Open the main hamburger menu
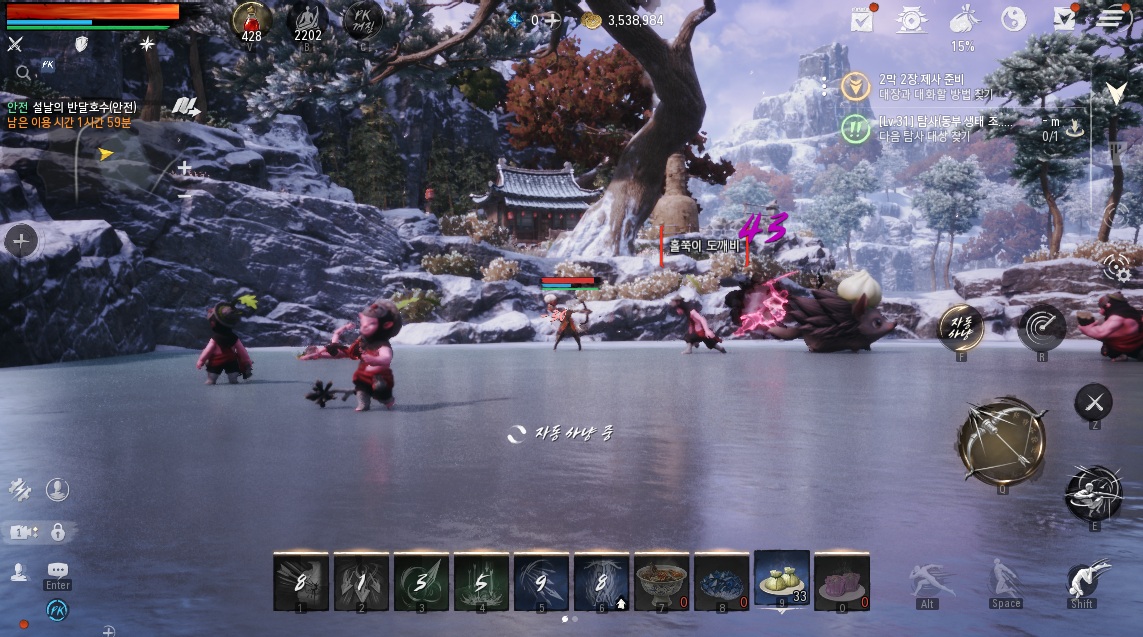Image resolution: width=1143 pixels, height=637 pixels. pyautogui.click(x=1111, y=18)
